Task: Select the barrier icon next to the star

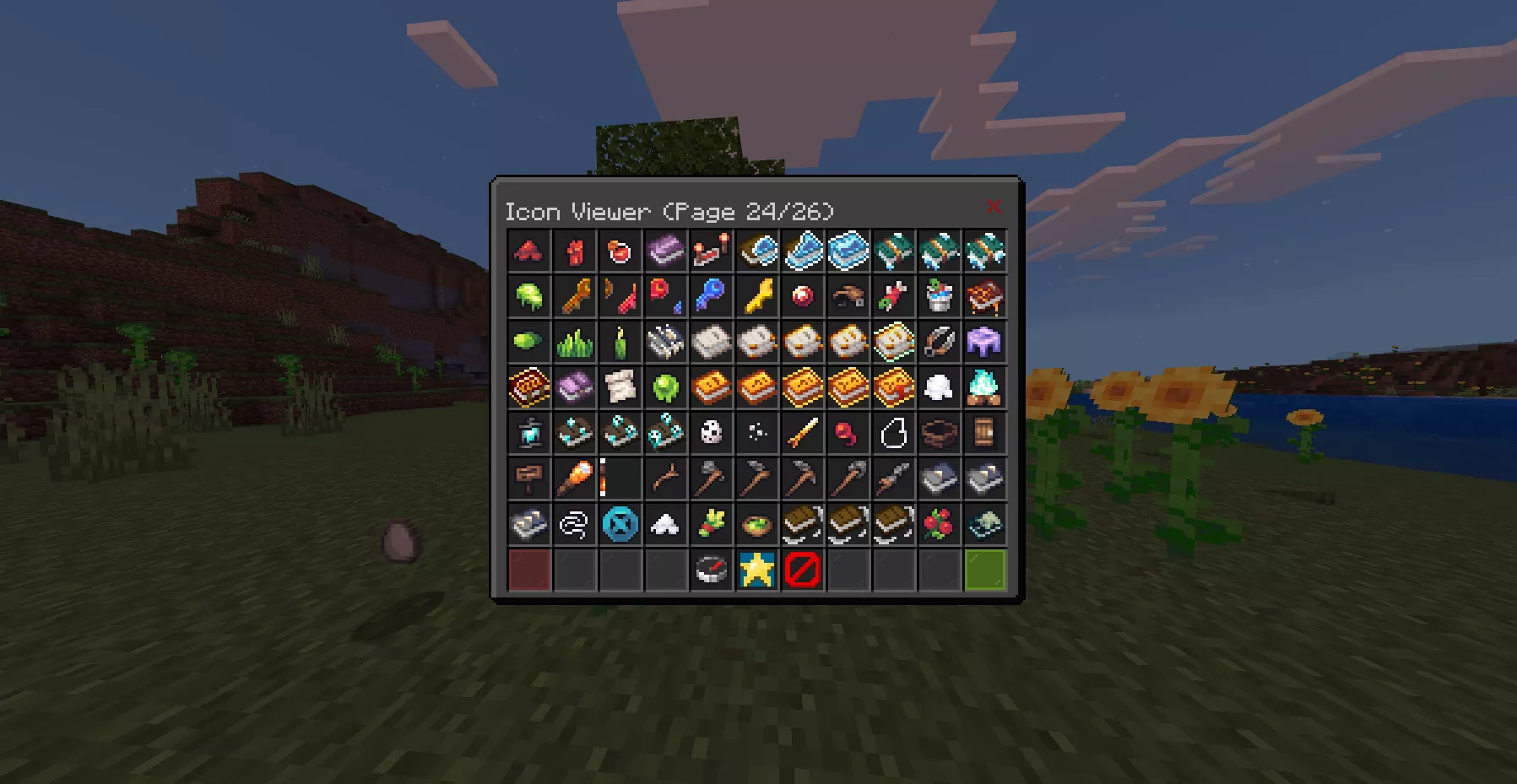Action: point(803,570)
